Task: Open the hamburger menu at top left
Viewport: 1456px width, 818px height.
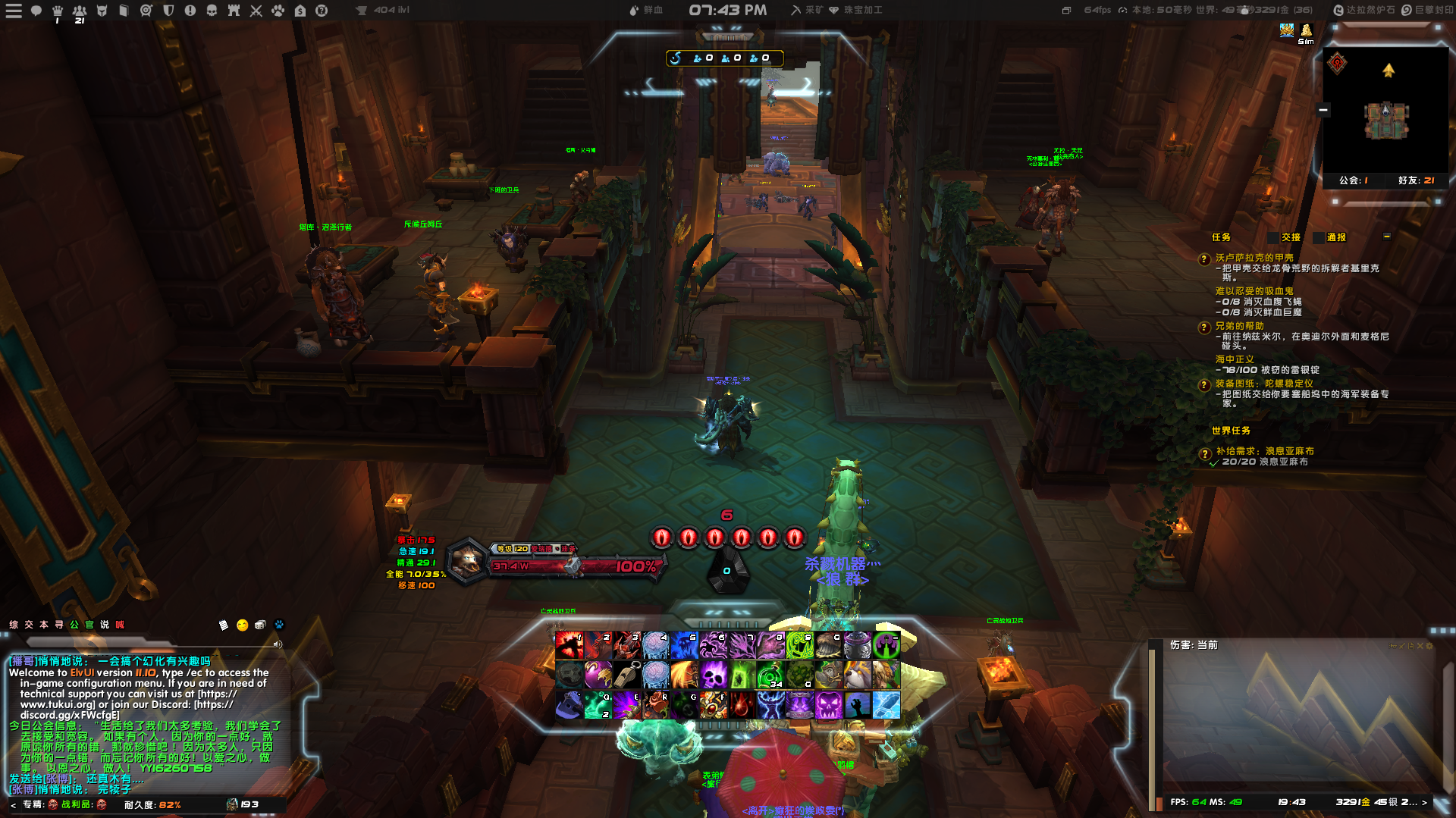Action: 14,11
